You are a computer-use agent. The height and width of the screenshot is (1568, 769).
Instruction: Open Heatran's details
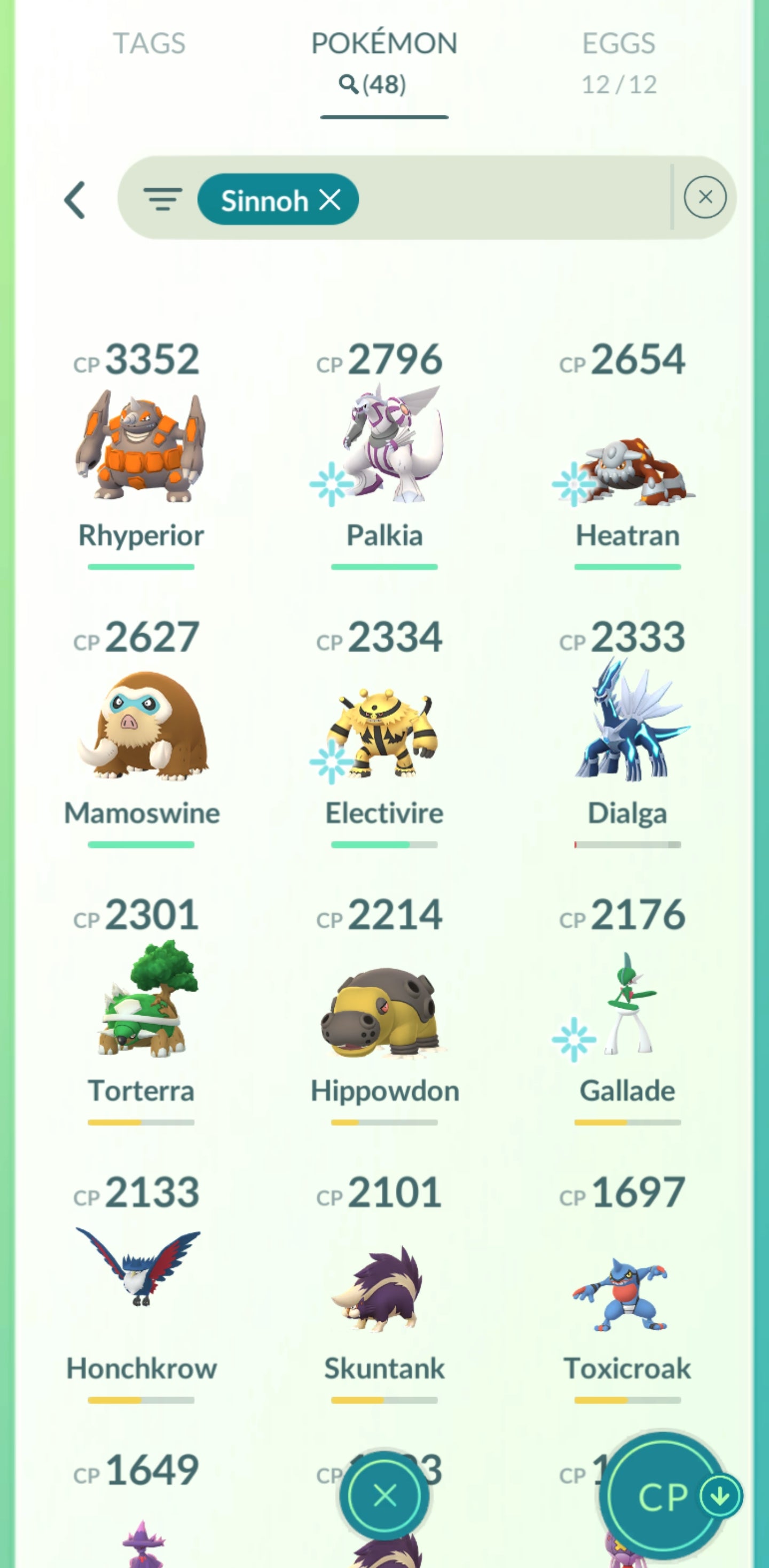pyautogui.click(x=627, y=469)
